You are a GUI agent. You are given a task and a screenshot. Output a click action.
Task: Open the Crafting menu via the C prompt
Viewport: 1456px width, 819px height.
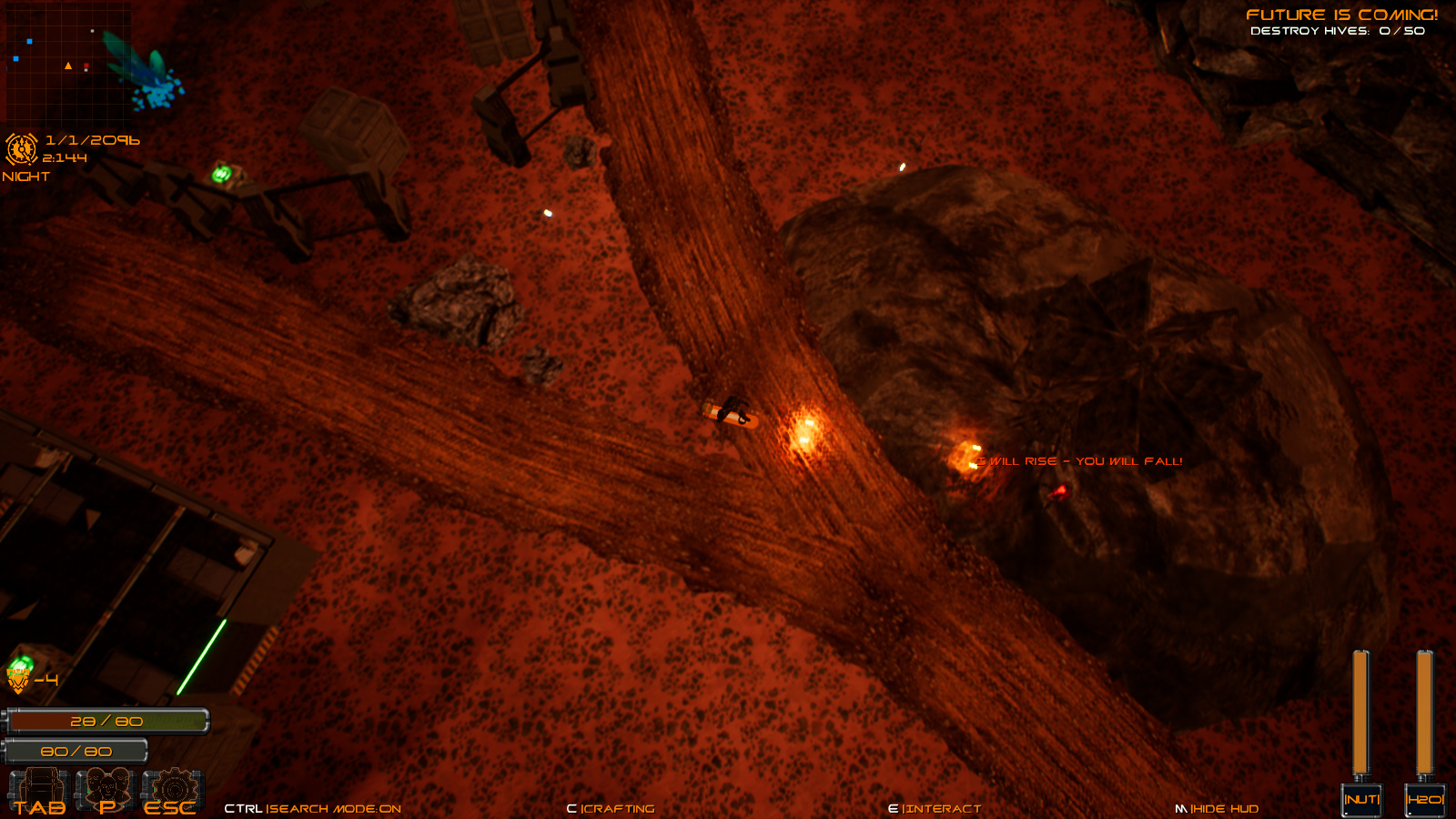pos(610,808)
